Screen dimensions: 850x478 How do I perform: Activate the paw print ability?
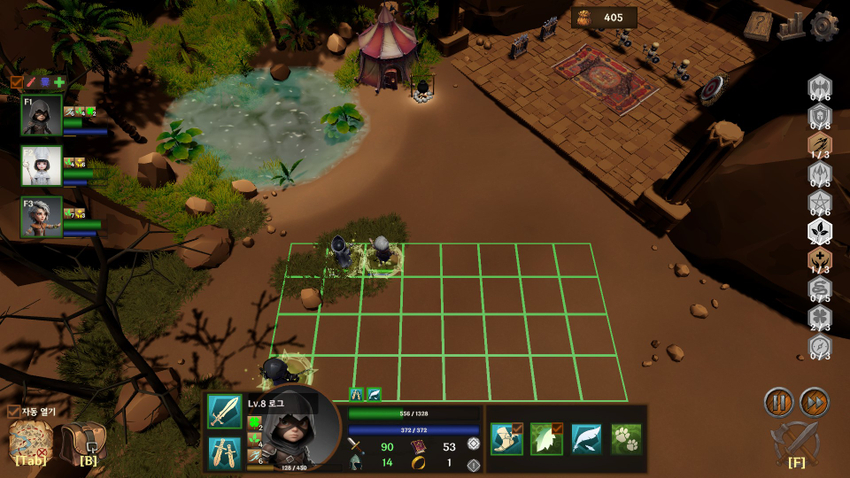626,438
